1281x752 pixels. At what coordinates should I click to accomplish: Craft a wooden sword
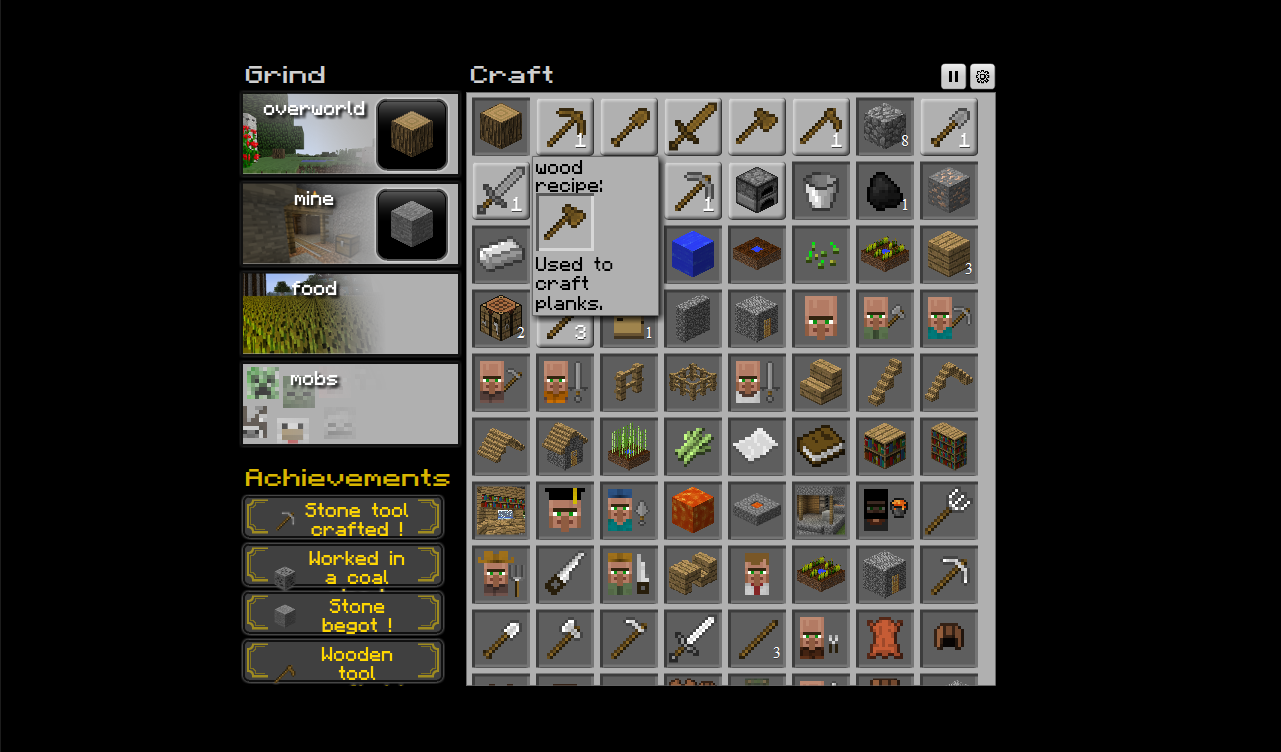(x=693, y=126)
